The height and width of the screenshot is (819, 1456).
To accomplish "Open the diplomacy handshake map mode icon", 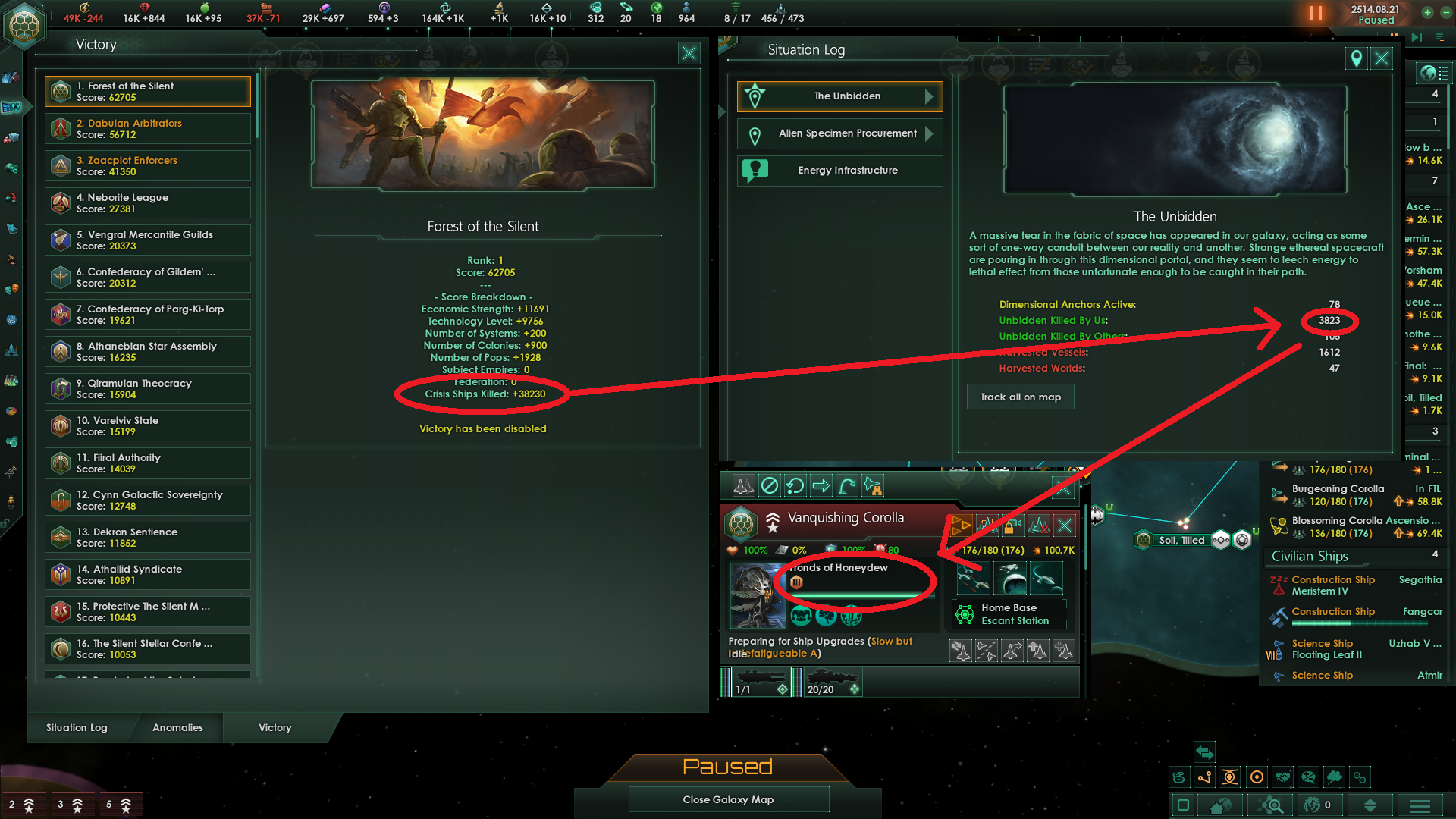I will pyautogui.click(x=1282, y=777).
